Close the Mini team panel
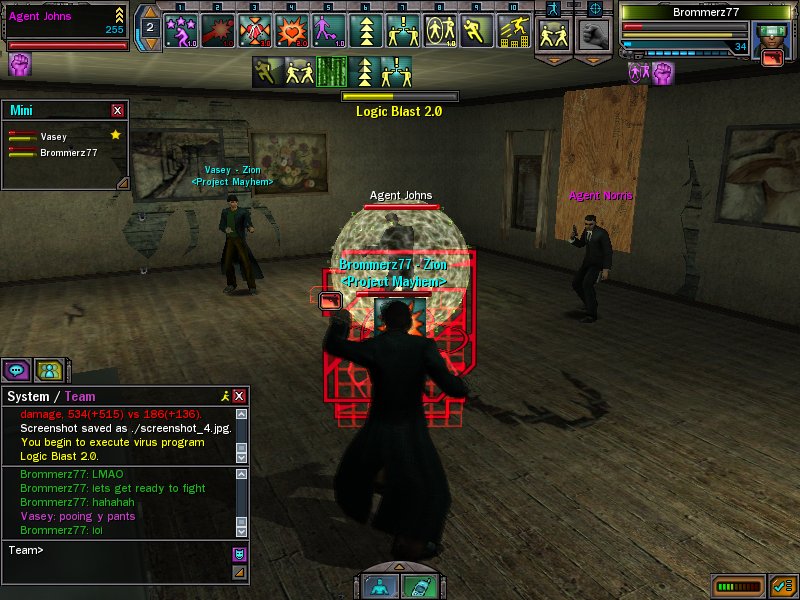Viewport: 800px width, 600px height. 118,110
